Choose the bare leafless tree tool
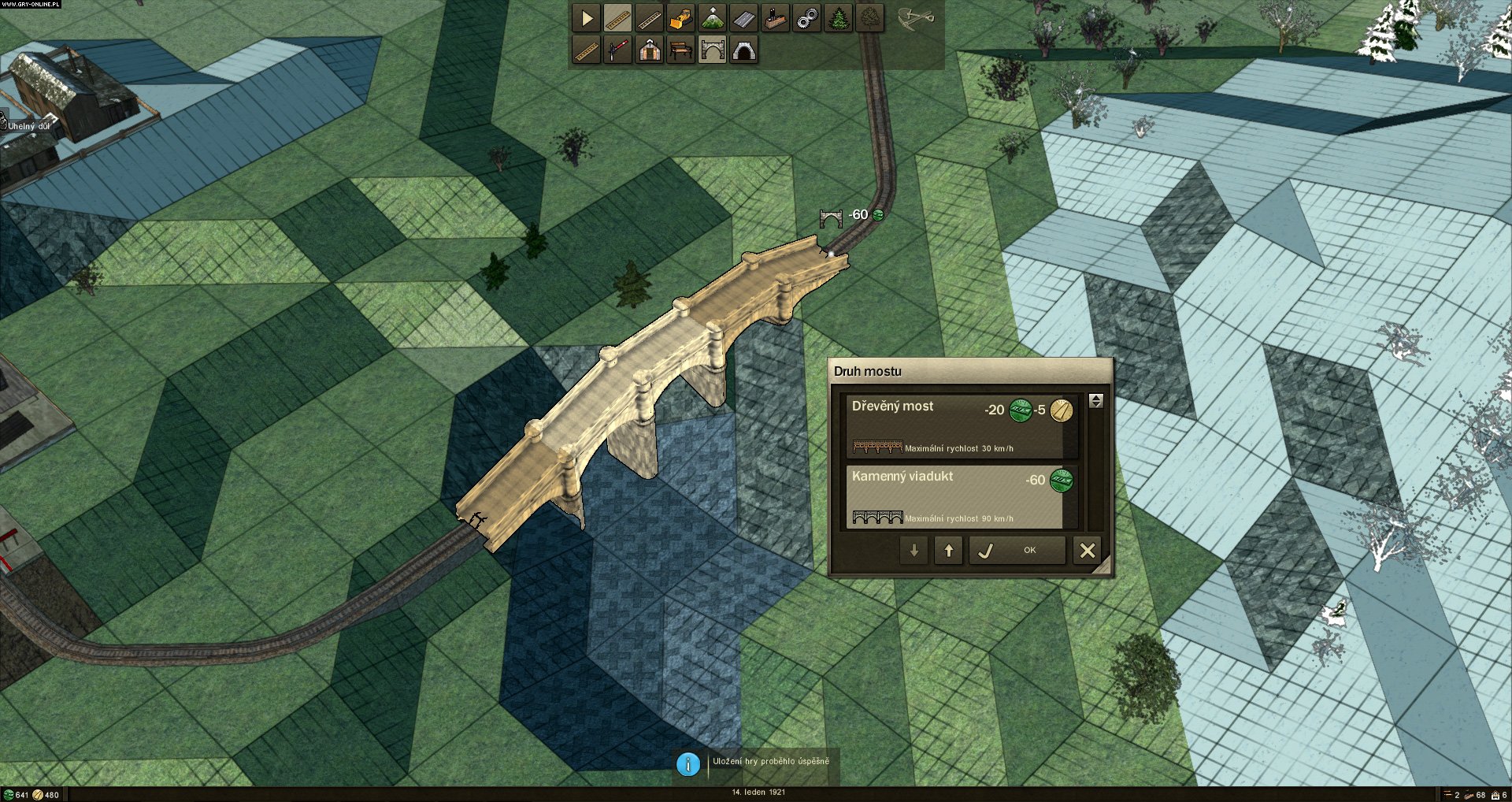 [870, 19]
